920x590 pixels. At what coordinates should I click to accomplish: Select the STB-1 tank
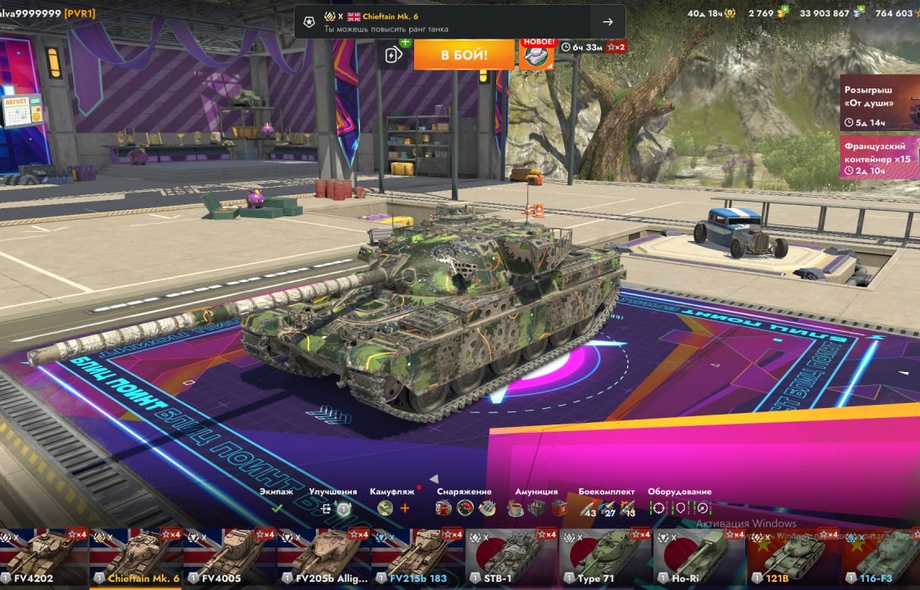512,558
